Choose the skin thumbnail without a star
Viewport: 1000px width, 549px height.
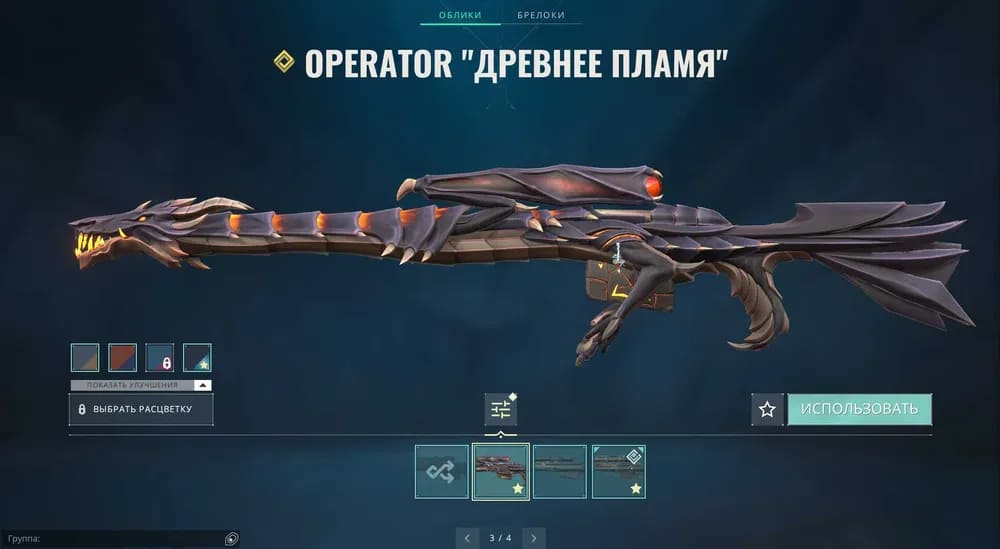click(559, 471)
